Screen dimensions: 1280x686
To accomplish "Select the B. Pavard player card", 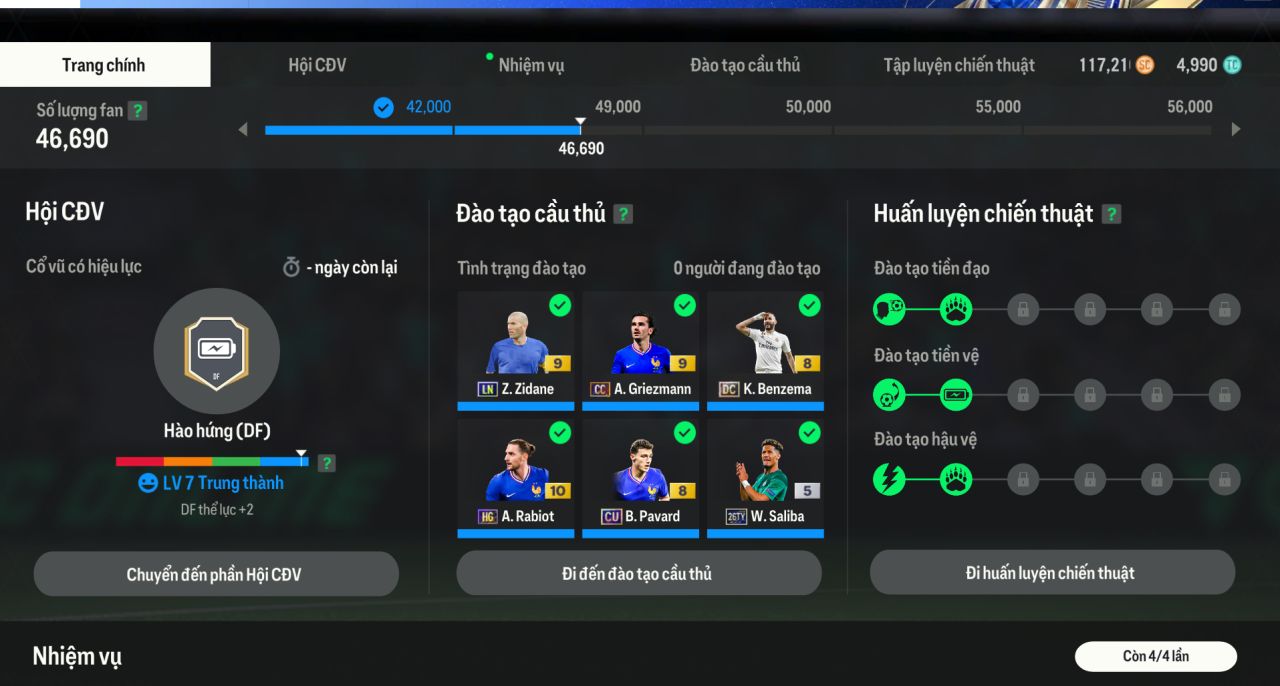I will [640, 475].
